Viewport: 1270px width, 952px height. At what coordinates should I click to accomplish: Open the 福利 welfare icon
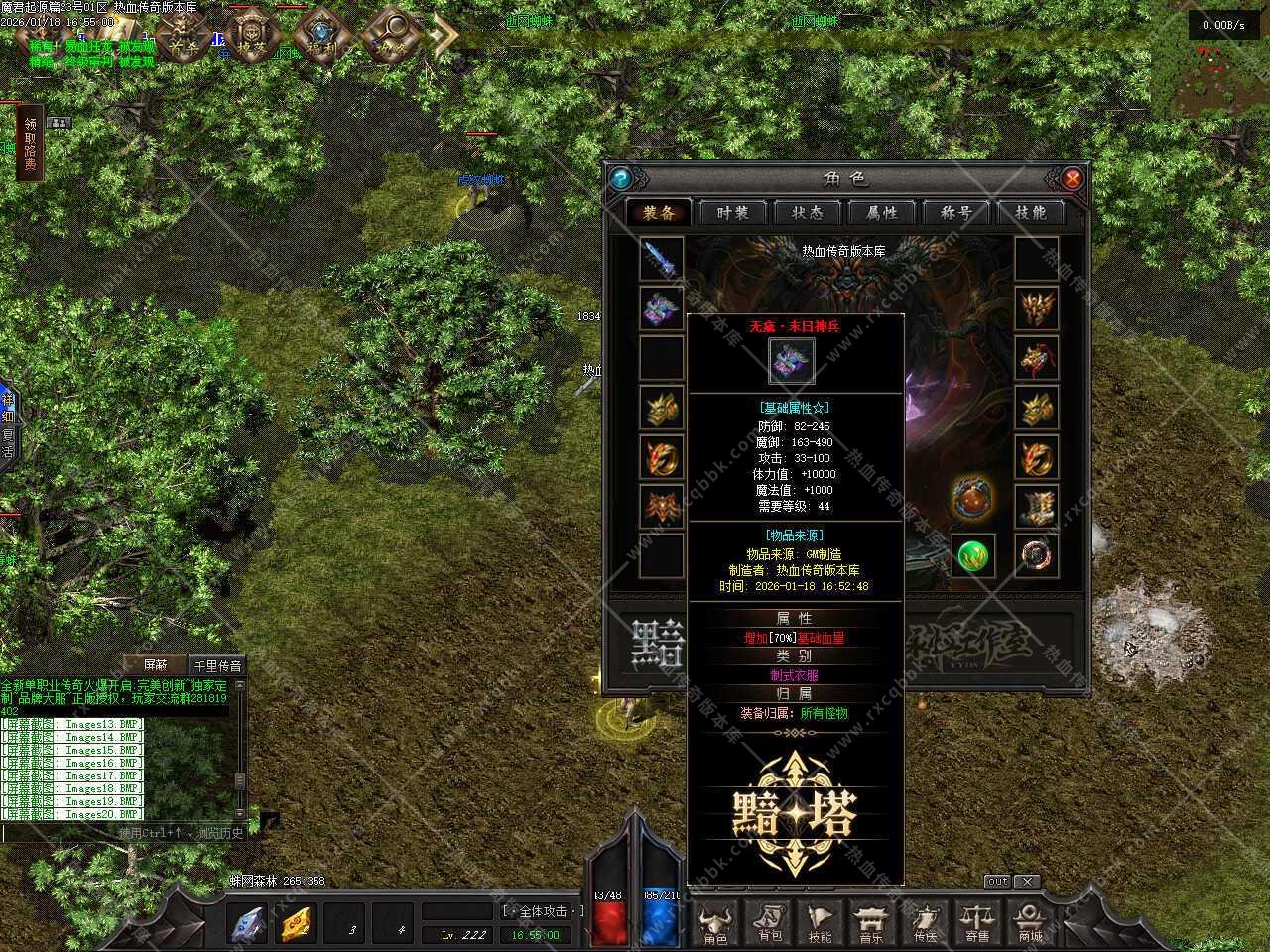coord(320,40)
